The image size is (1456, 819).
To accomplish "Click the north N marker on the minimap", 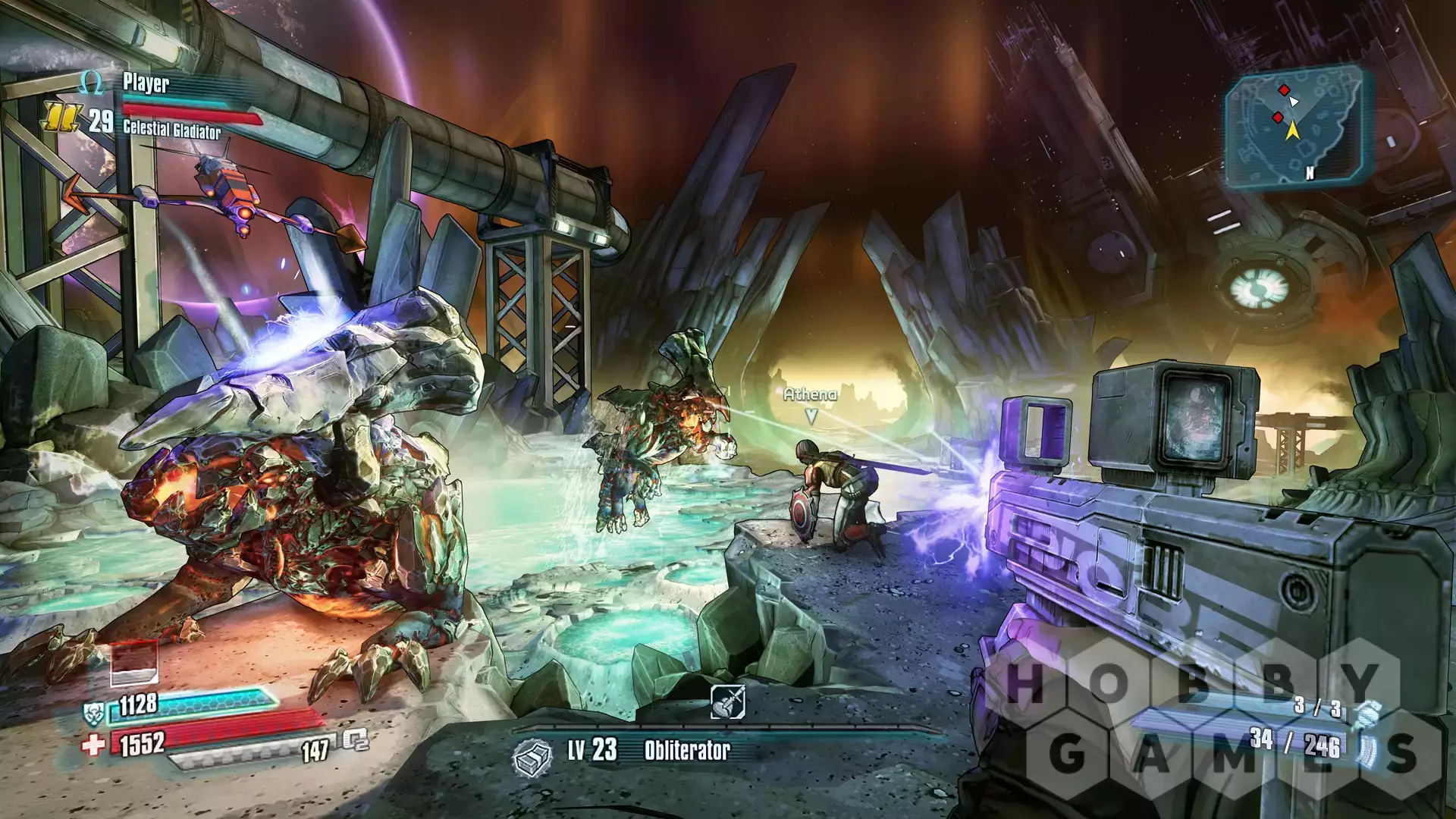I will (1309, 173).
